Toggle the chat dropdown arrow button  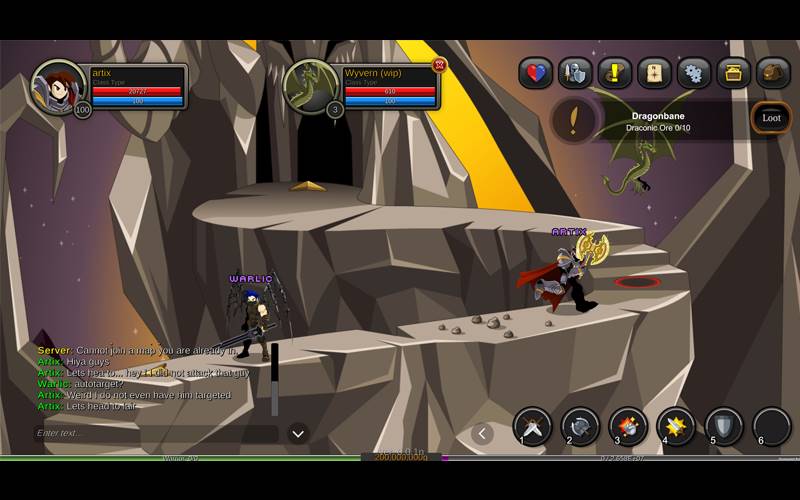[x=298, y=433]
